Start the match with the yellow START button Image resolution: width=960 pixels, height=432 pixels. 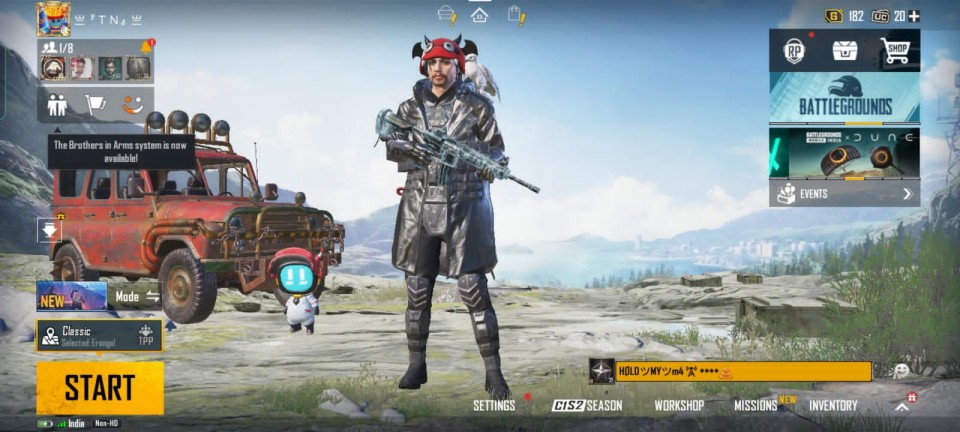[x=100, y=387]
